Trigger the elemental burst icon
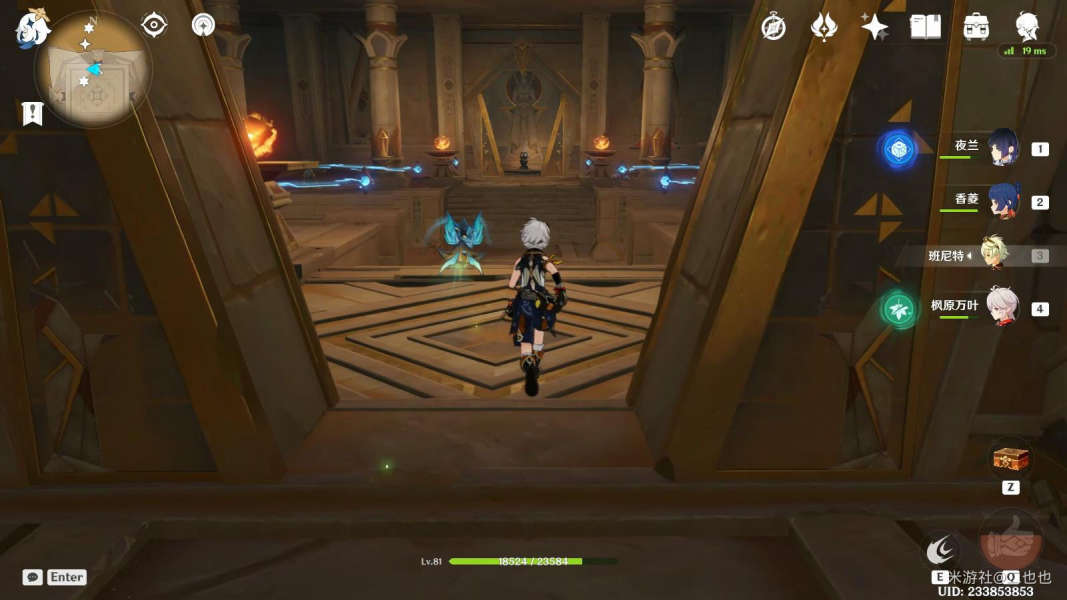 coord(1010,541)
